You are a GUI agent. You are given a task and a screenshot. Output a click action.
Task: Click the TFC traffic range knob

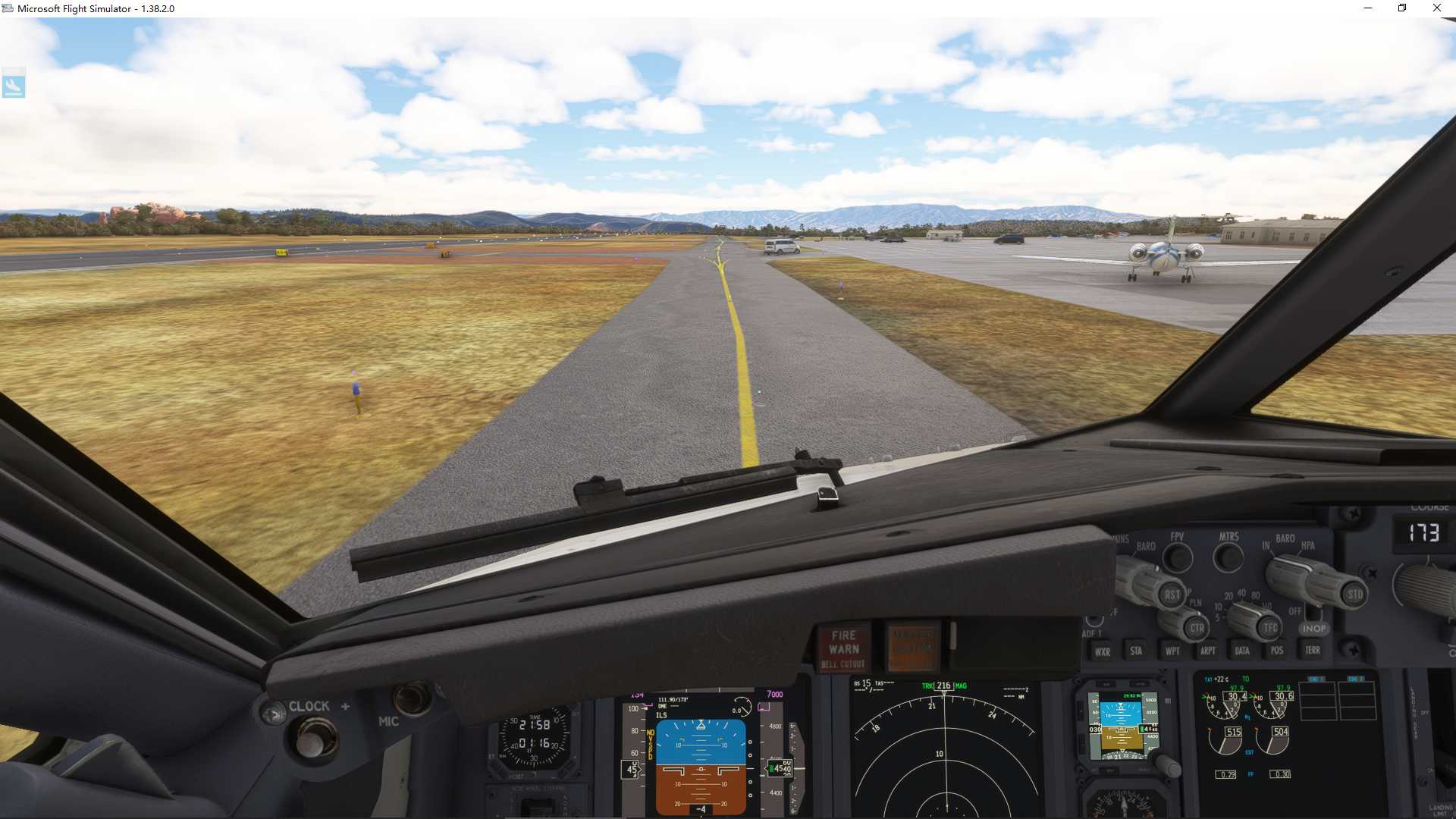click(x=1268, y=628)
